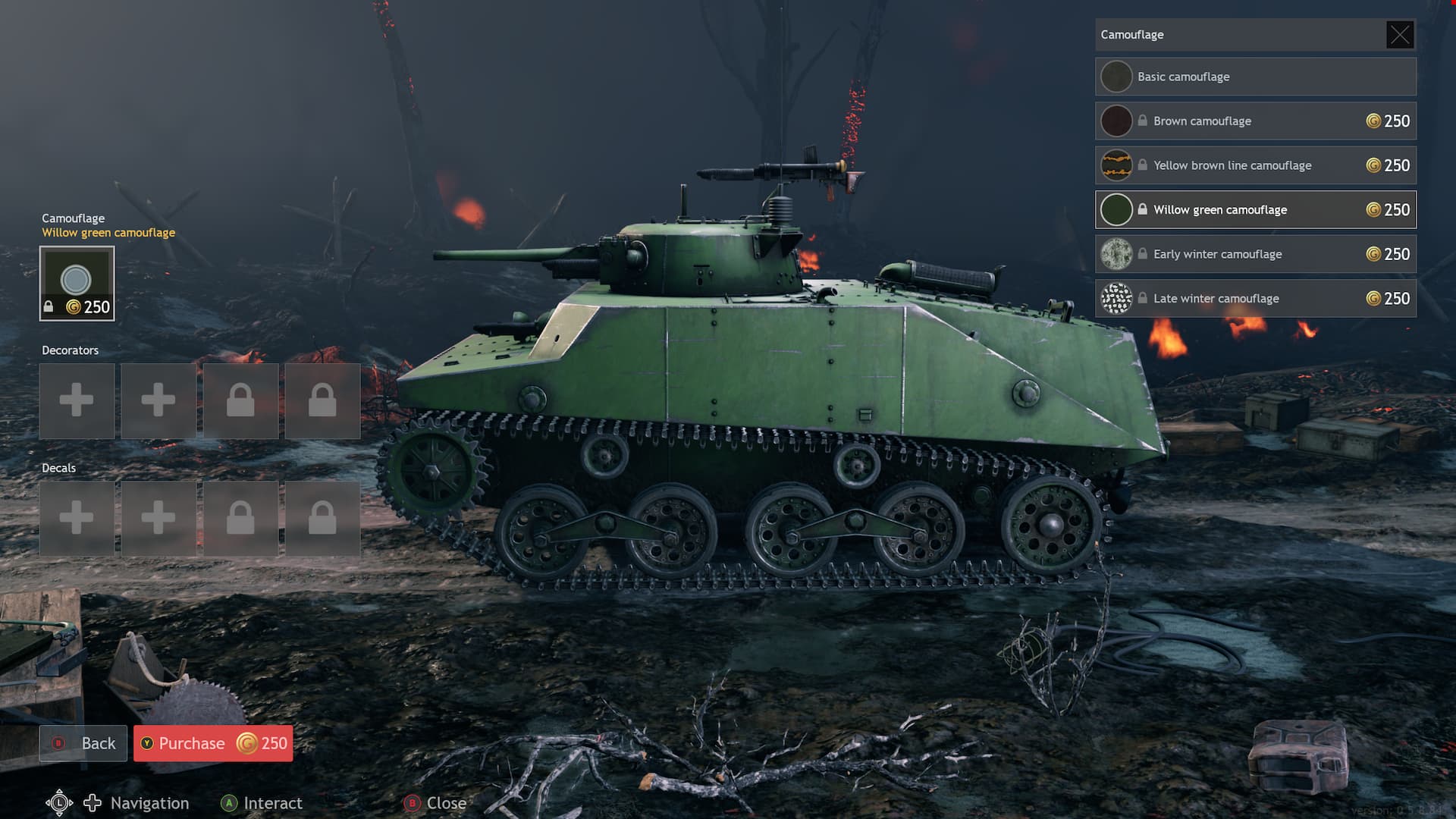Click the plus icon in first Decorators slot

click(77, 401)
